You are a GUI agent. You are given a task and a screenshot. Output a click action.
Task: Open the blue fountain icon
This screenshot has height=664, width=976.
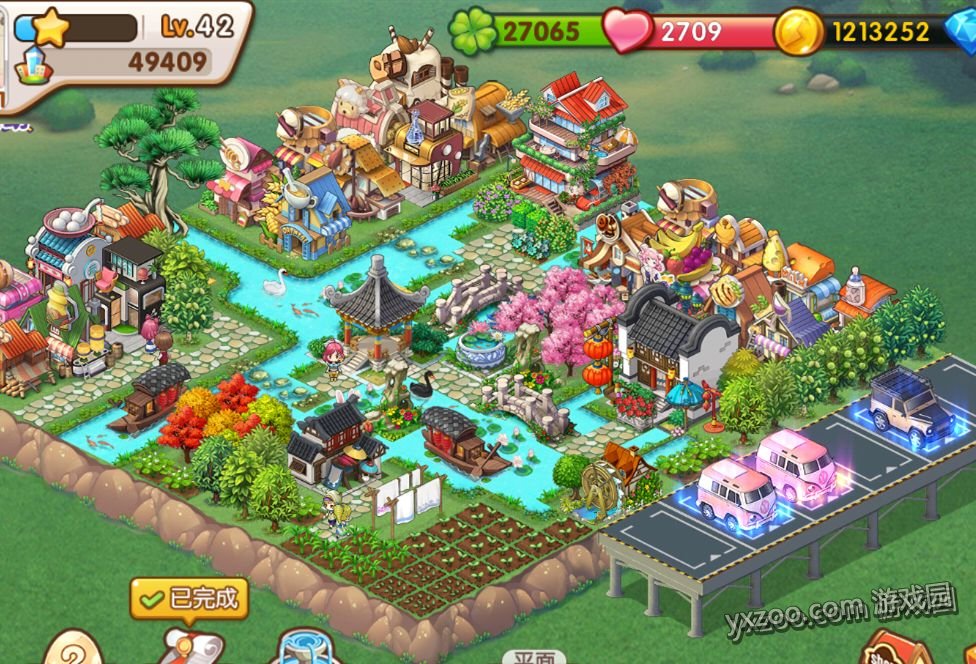[x=305, y=648]
